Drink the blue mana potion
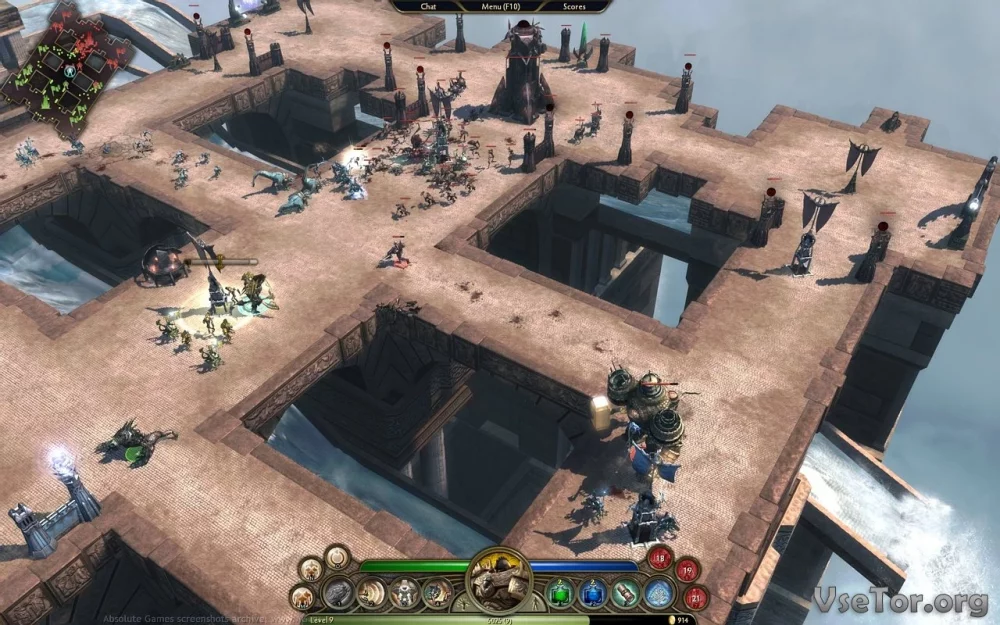Viewport: 1000px width, 625px height. (594, 593)
